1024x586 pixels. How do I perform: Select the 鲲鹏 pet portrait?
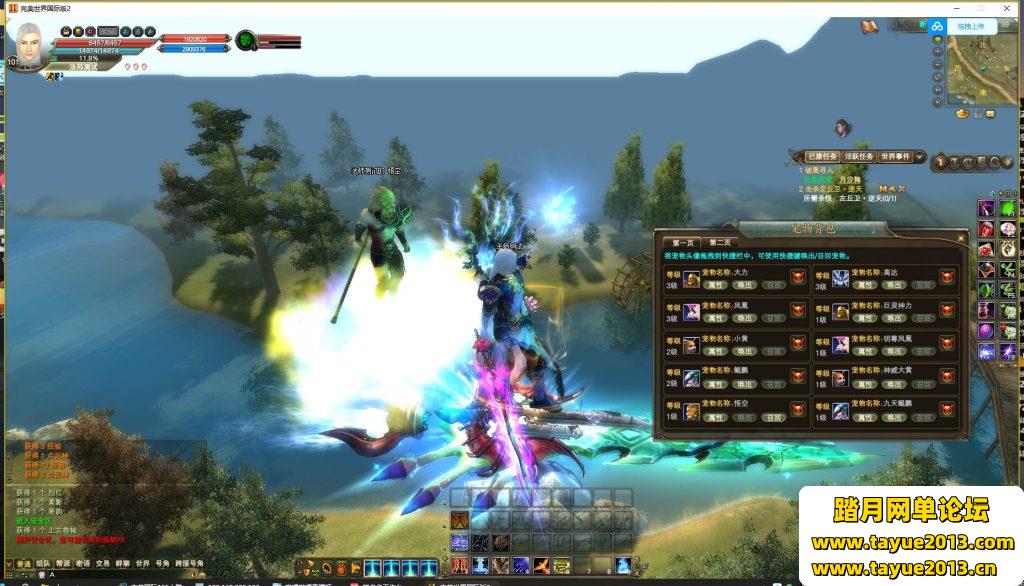[x=692, y=377]
